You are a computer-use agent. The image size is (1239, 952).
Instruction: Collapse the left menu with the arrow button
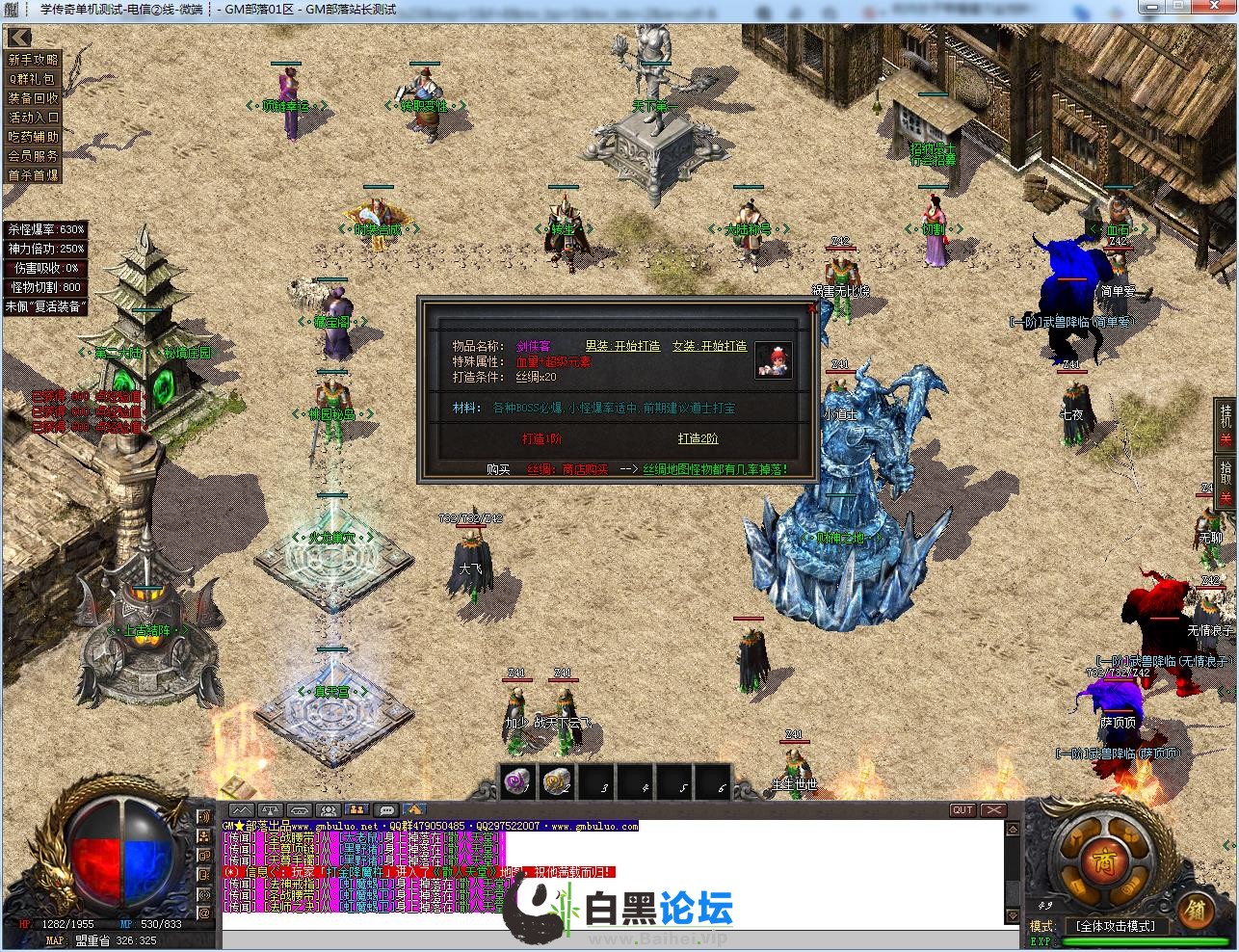(19, 38)
